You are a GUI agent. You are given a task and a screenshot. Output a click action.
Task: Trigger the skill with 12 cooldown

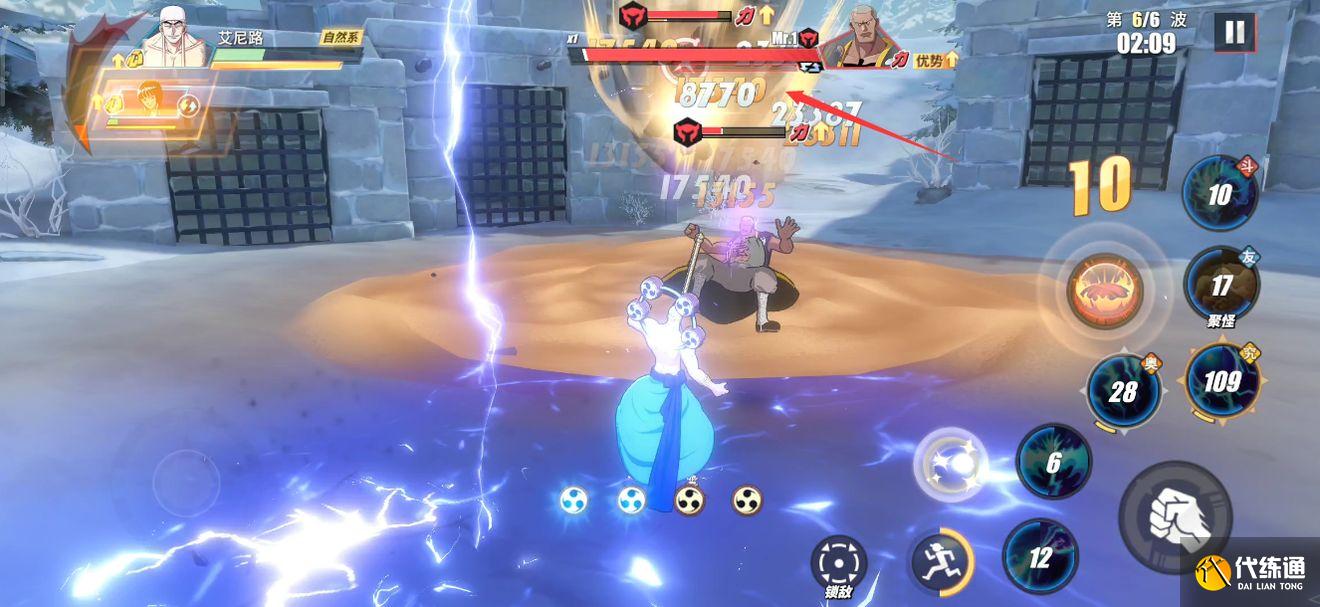click(1040, 557)
